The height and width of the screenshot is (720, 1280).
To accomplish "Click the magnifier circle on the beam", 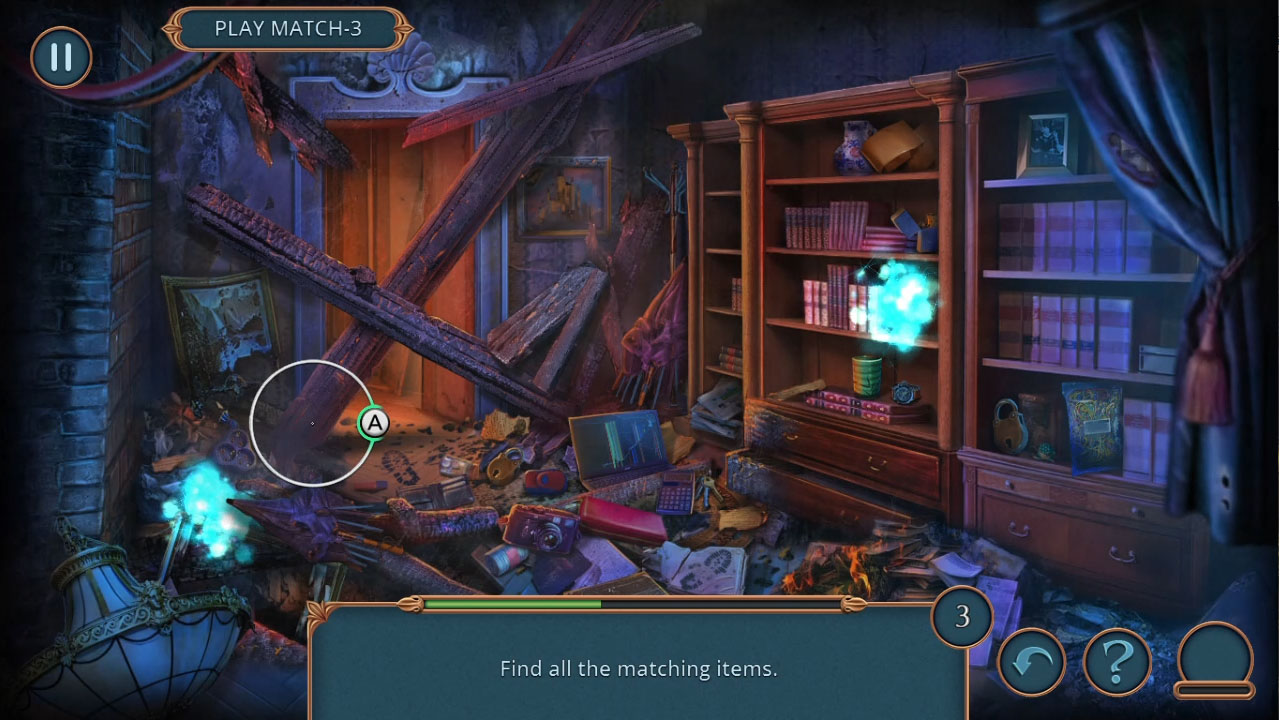I will (x=311, y=424).
